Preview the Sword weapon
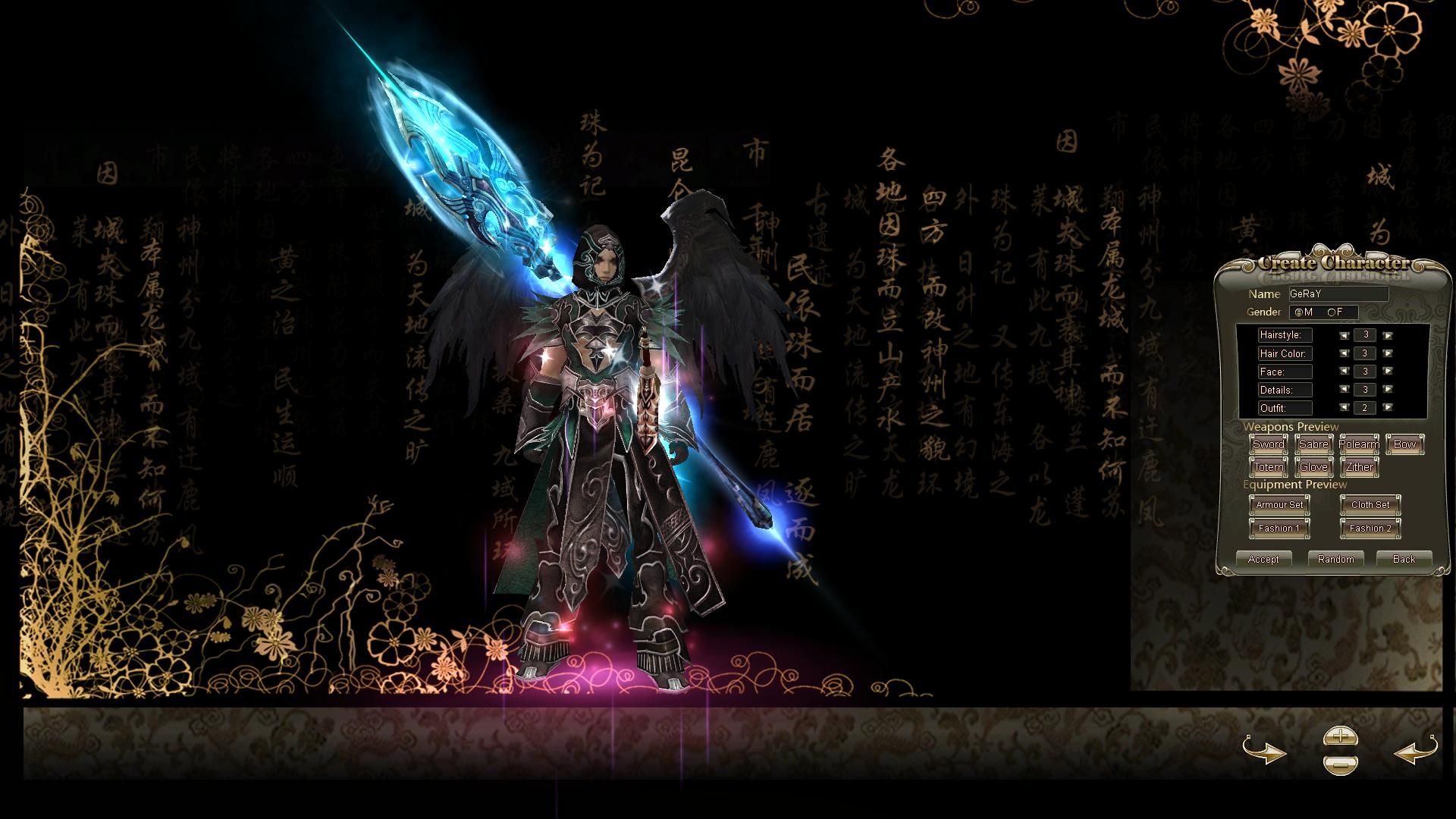This screenshot has height=819, width=1456. [x=1268, y=444]
